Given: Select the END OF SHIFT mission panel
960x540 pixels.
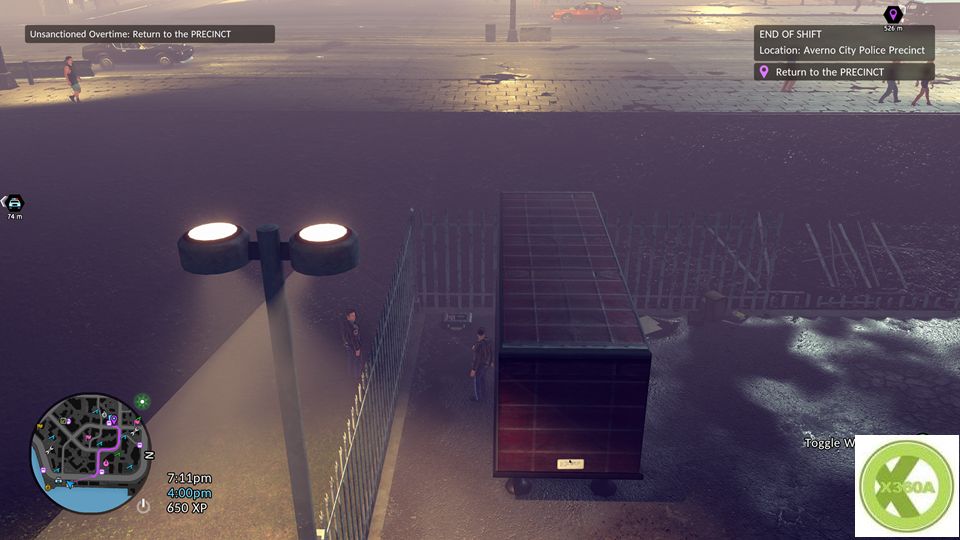Looking at the screenshot, I should 844,42.
